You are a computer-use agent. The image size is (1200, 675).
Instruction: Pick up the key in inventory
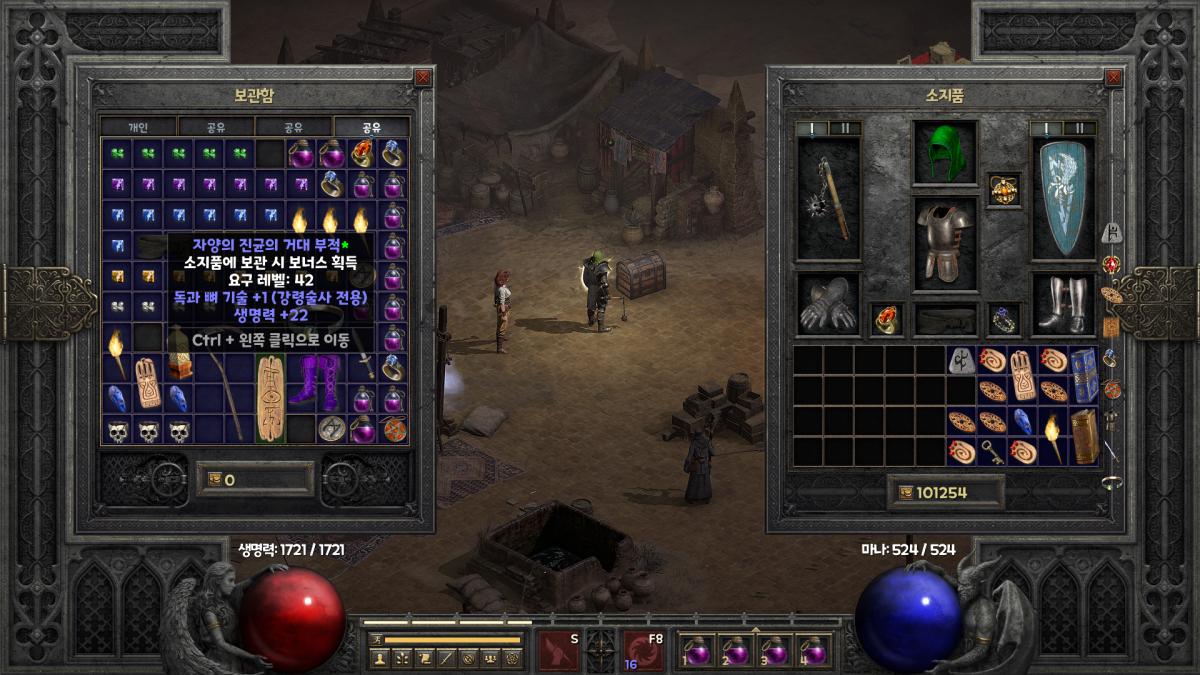pos(993,451)
